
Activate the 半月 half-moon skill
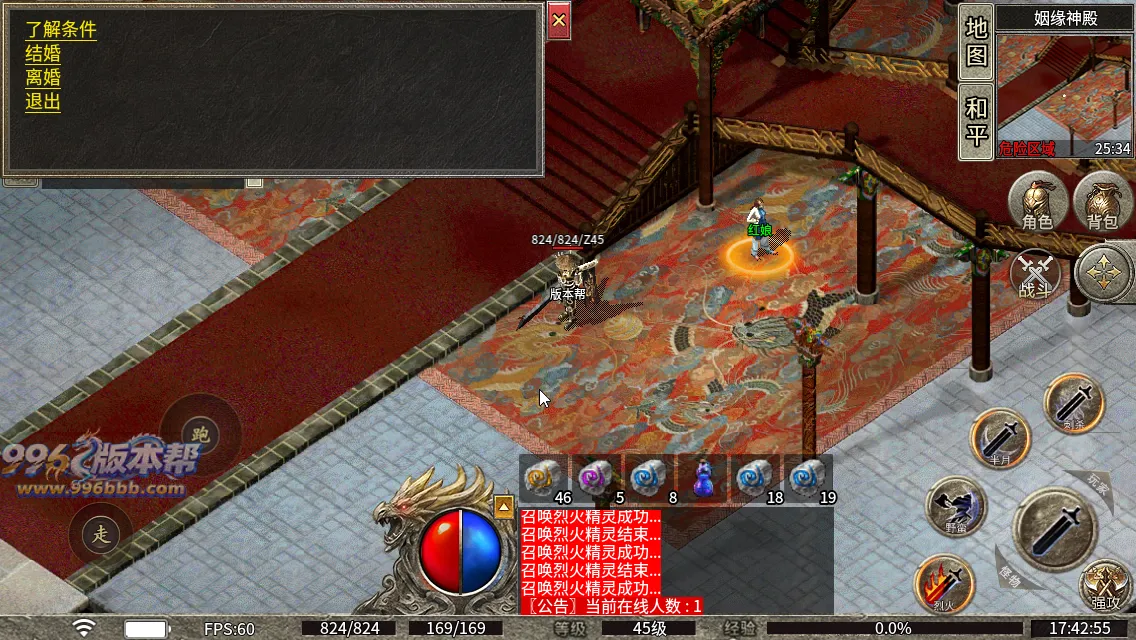pos(1001,439)
